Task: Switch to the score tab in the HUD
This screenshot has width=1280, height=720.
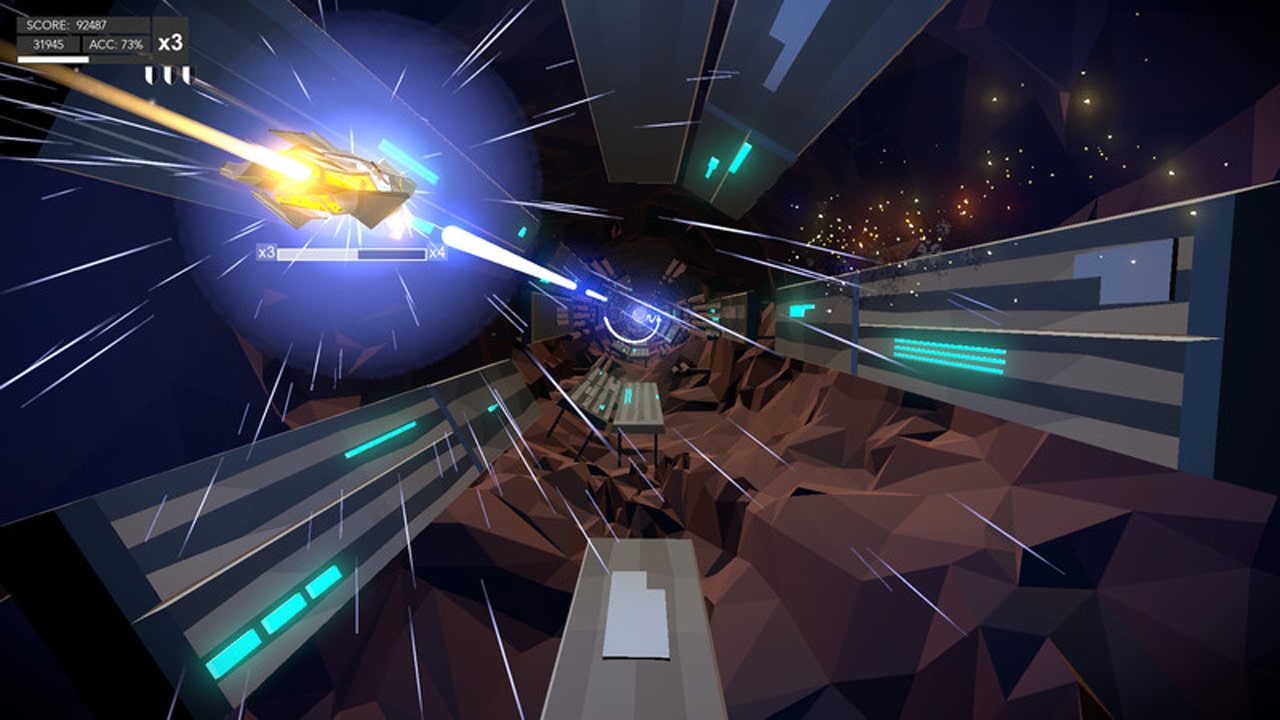Action: point(67,23)
